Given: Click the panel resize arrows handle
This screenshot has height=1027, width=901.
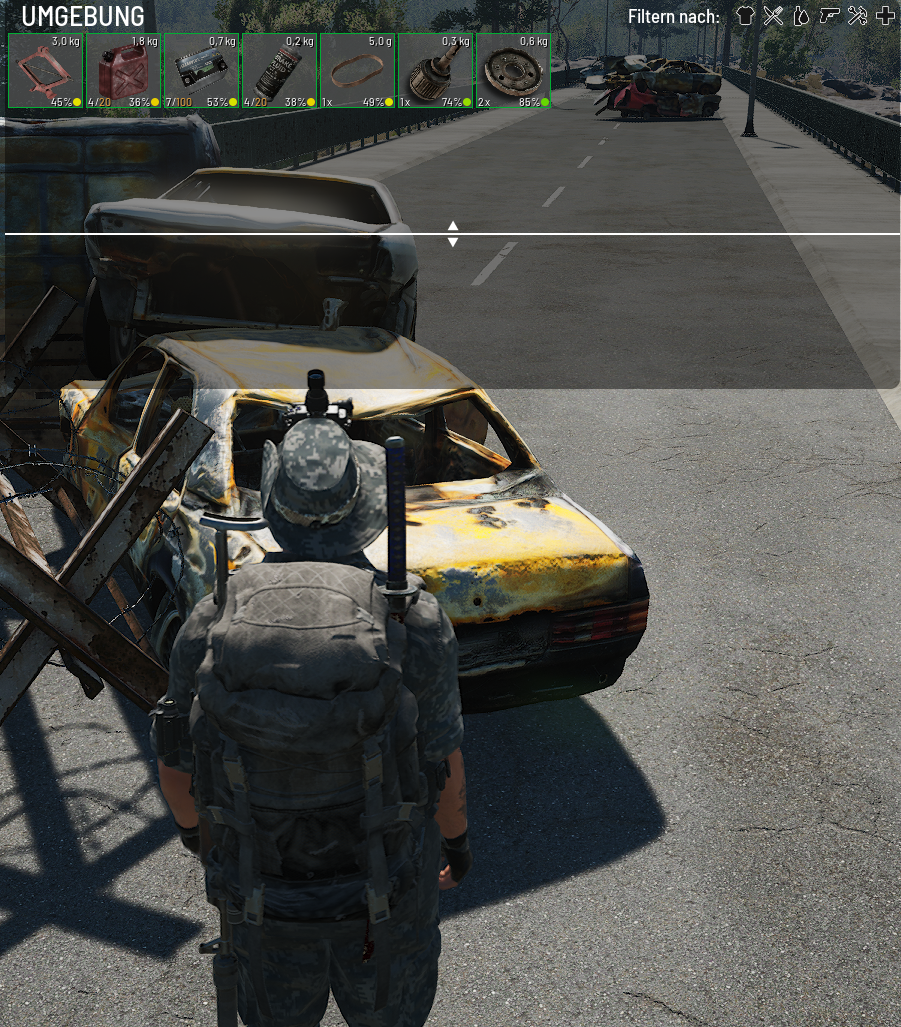Looking at the screenshot, I should click(x=453, y=234).
